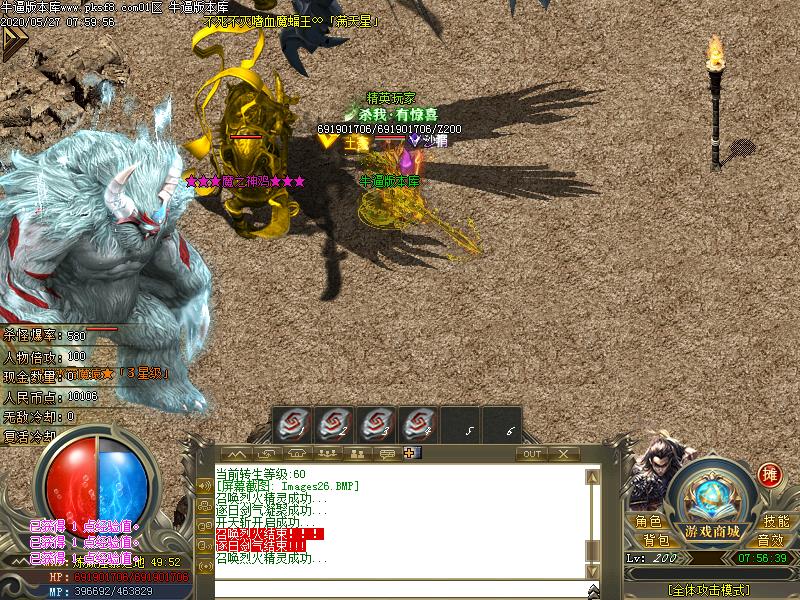Expand the gold arrow at top-left corner

13,41
